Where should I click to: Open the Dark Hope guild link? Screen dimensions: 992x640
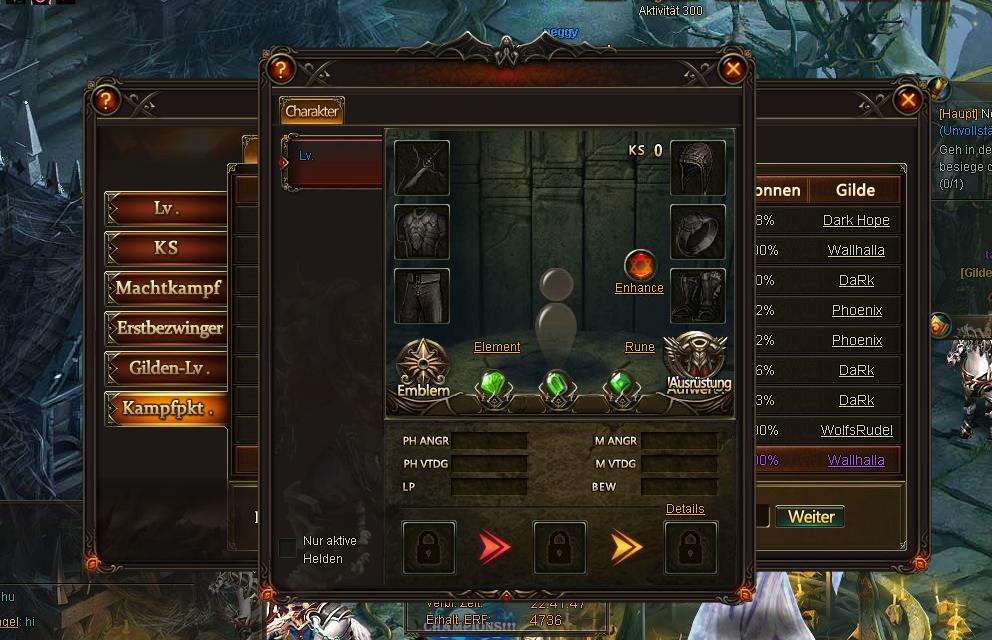pos(856,220)
